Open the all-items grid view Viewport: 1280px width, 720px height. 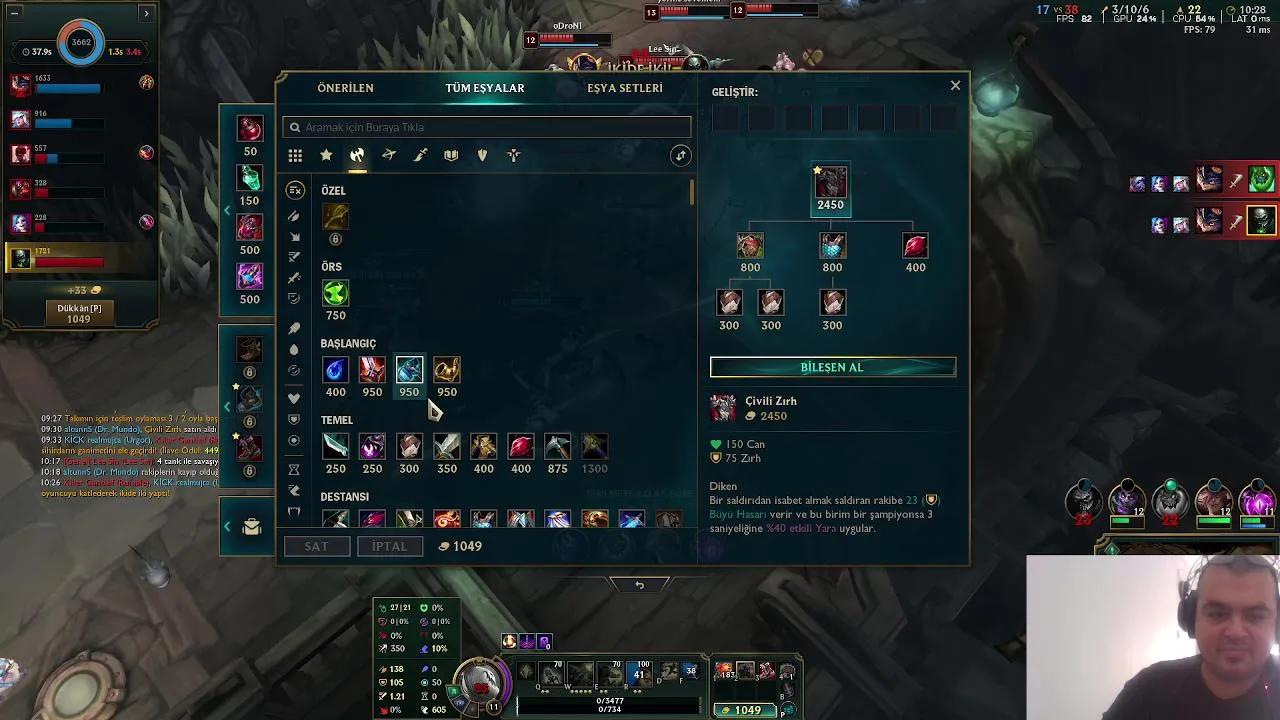[295, 155]
